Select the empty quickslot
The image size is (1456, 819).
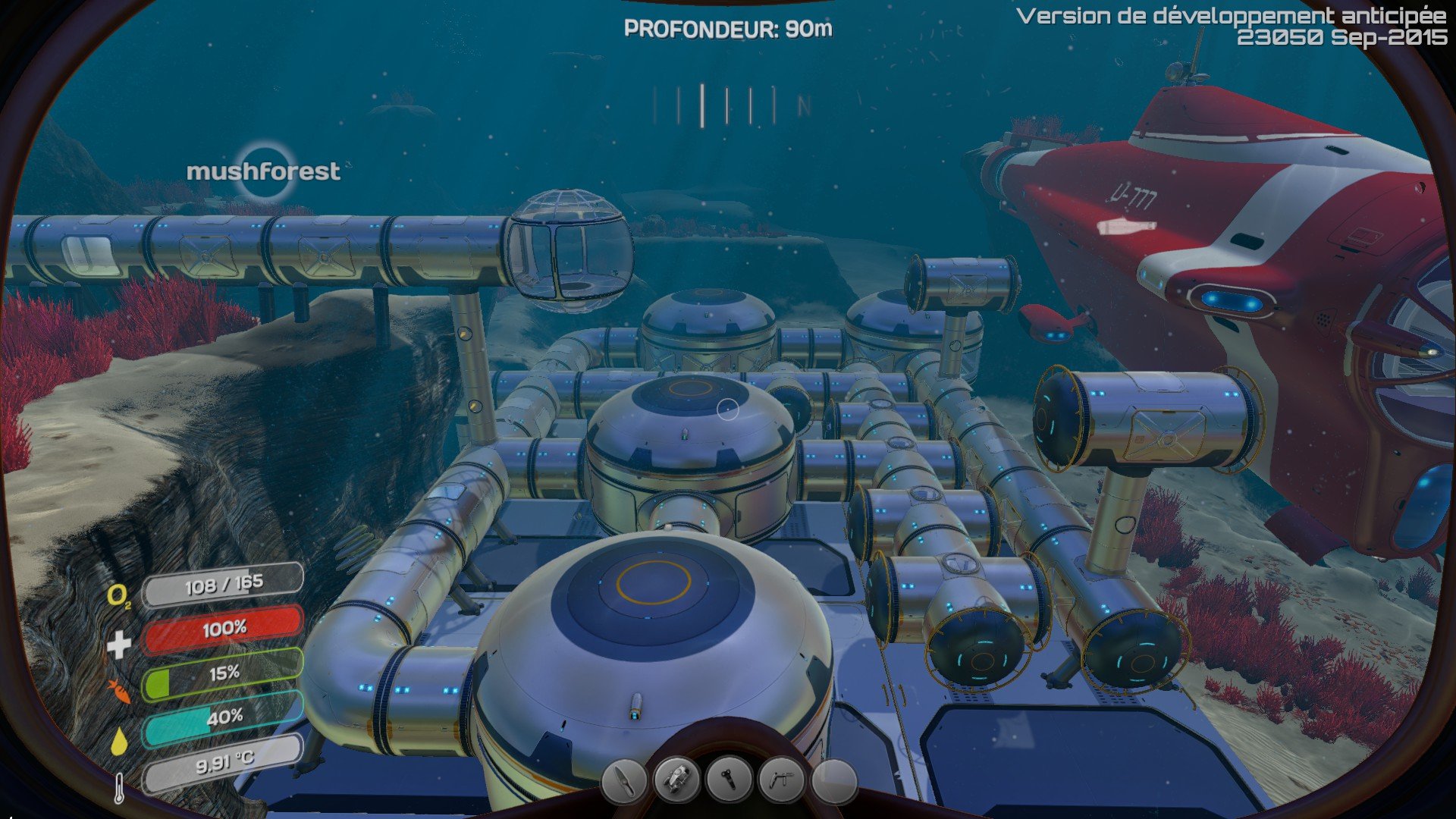point(834,780)
